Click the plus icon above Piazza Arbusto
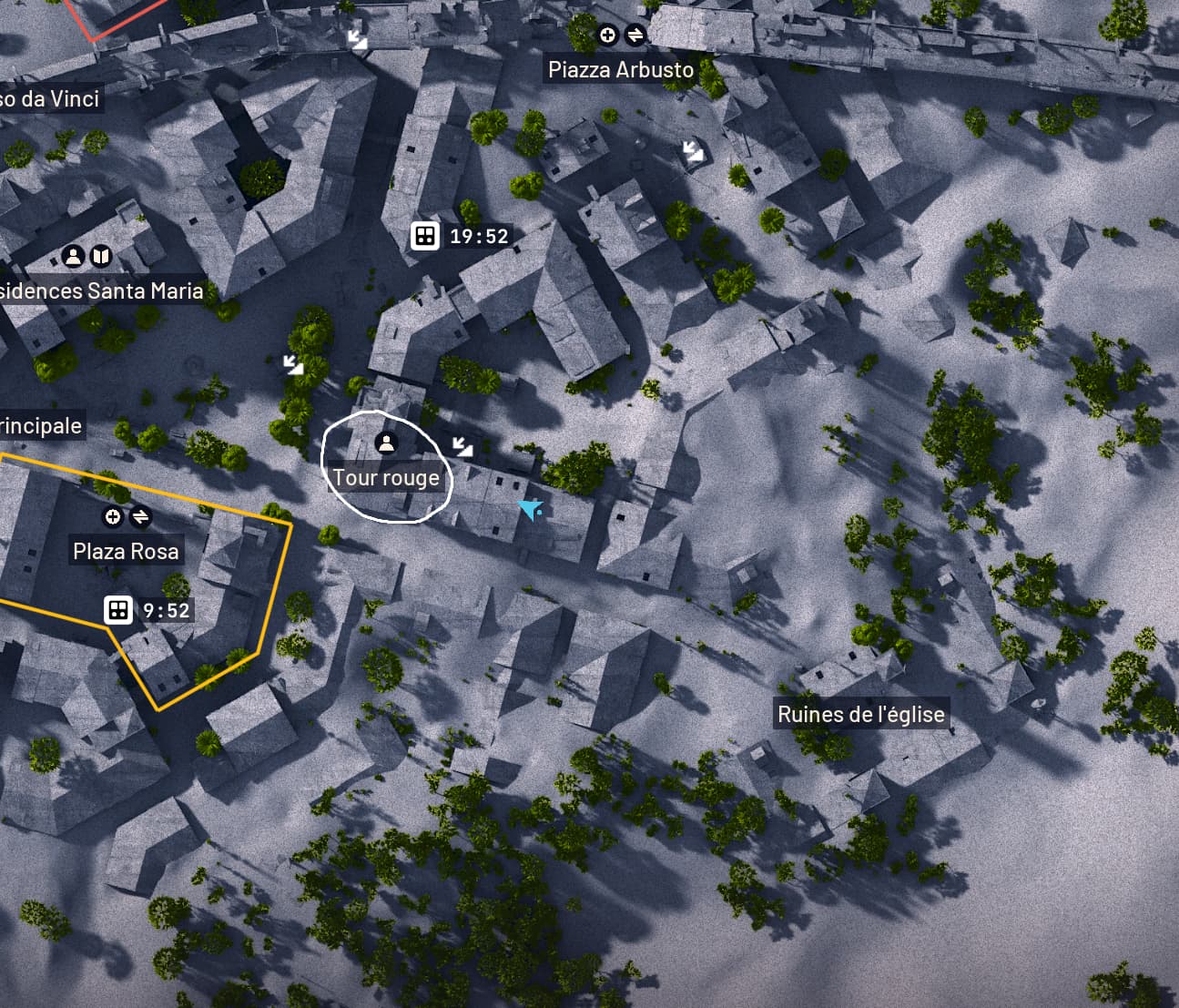 click(x=607, y=36)
